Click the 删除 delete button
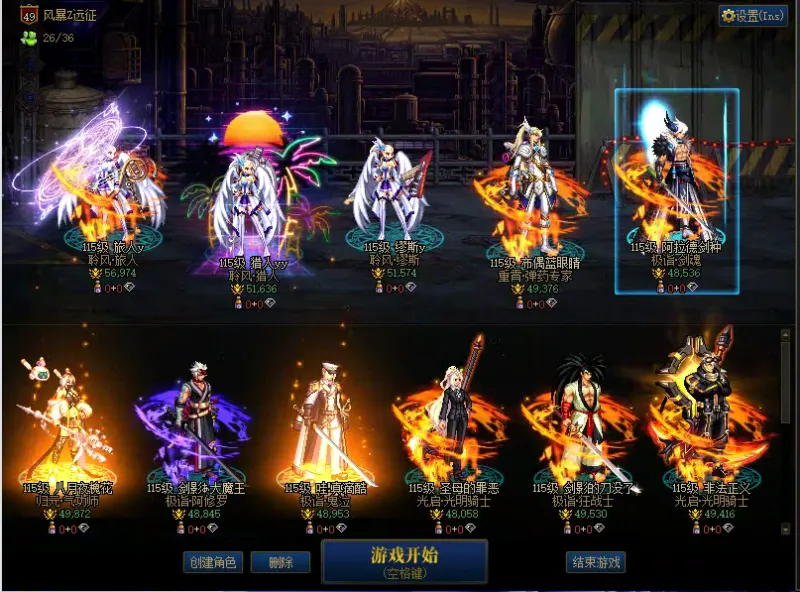 [x=280, y=562]
